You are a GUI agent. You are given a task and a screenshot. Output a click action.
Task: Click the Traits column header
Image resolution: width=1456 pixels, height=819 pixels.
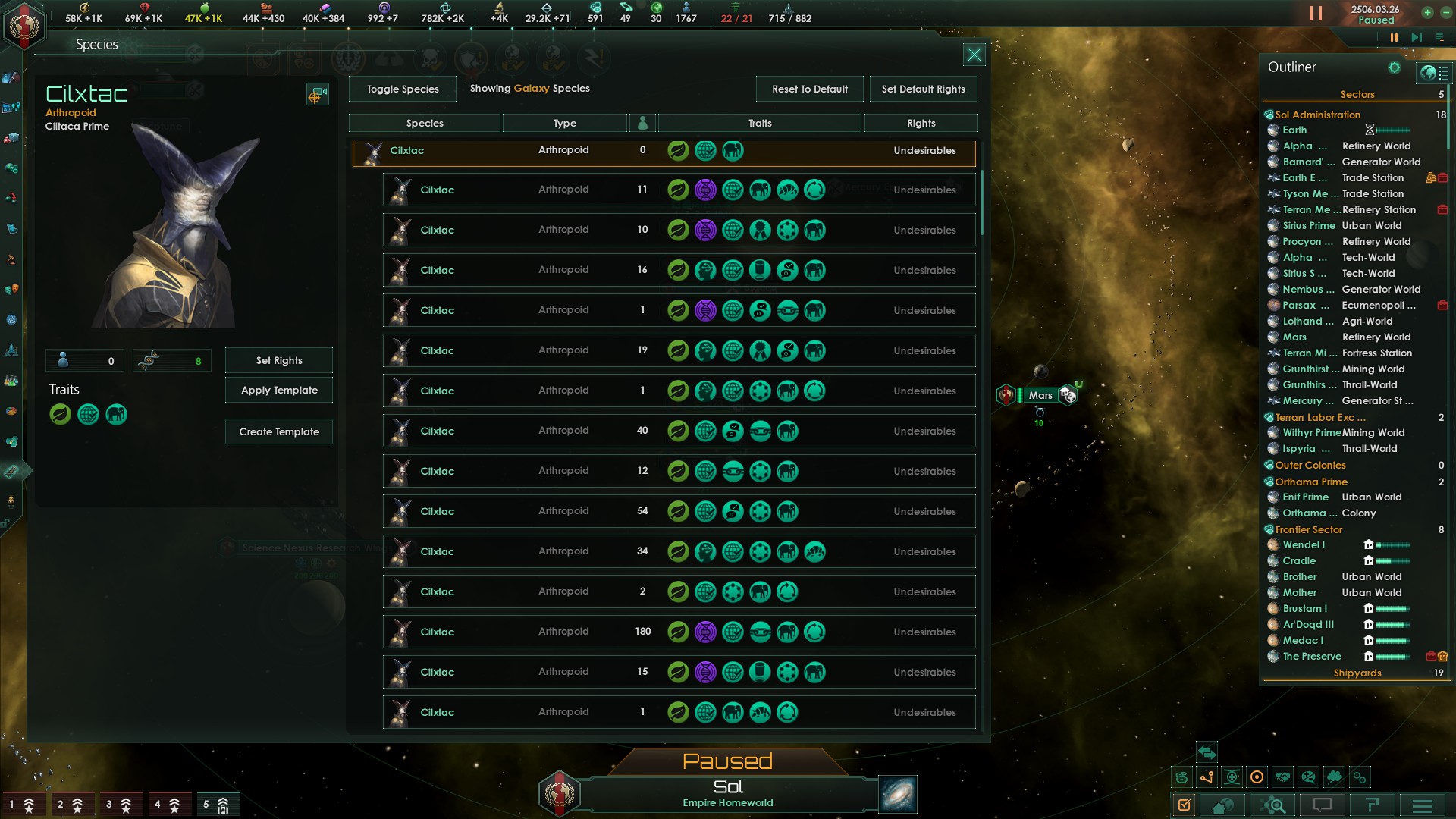[x=759, y=122]
